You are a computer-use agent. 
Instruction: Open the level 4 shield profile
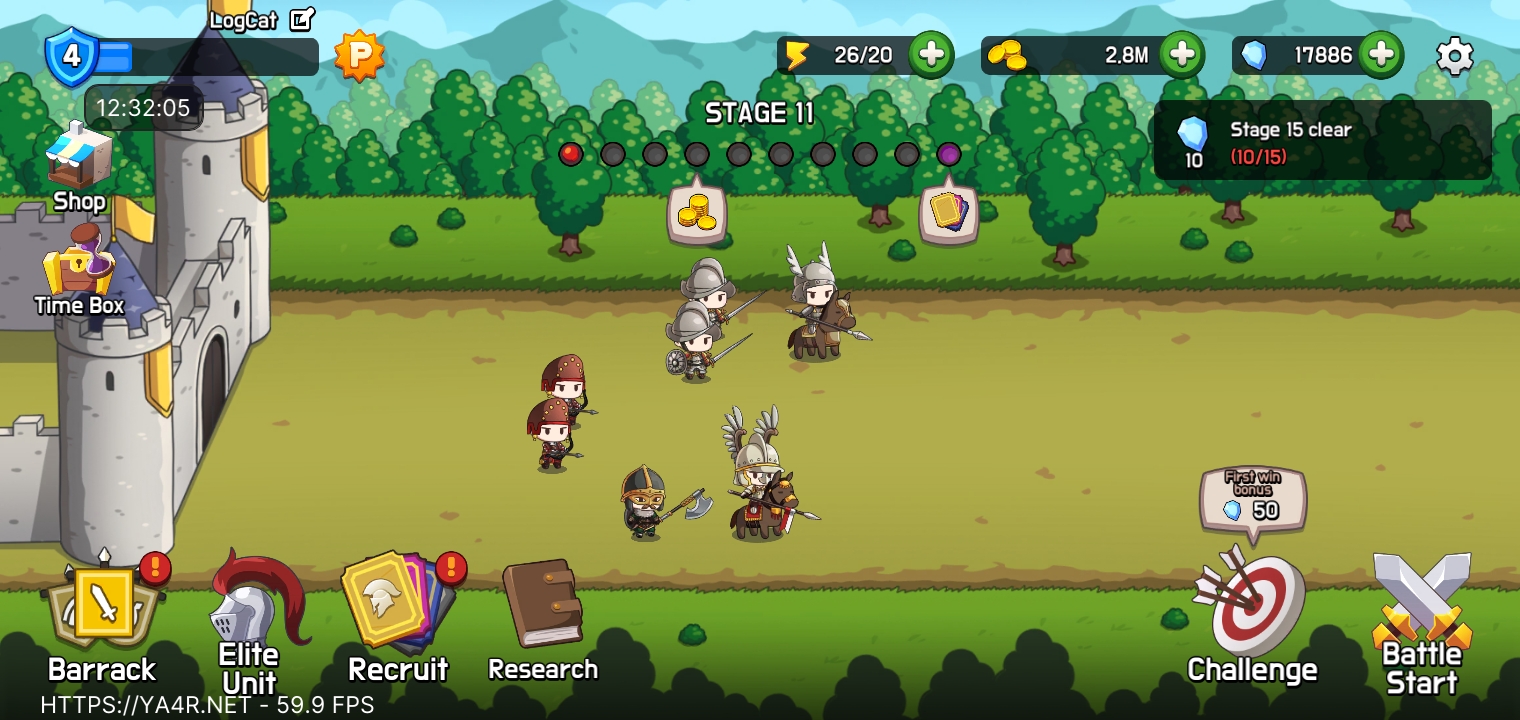click(x=72, y=56)
